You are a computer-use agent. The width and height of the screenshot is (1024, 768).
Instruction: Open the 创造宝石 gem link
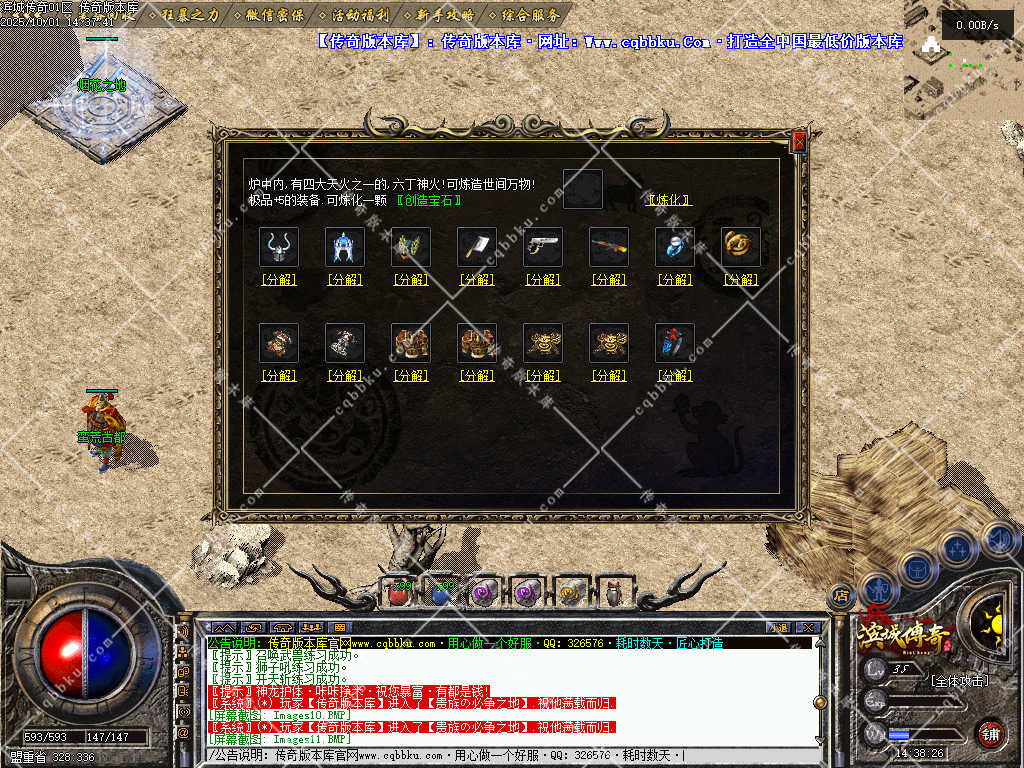point(429,200)
